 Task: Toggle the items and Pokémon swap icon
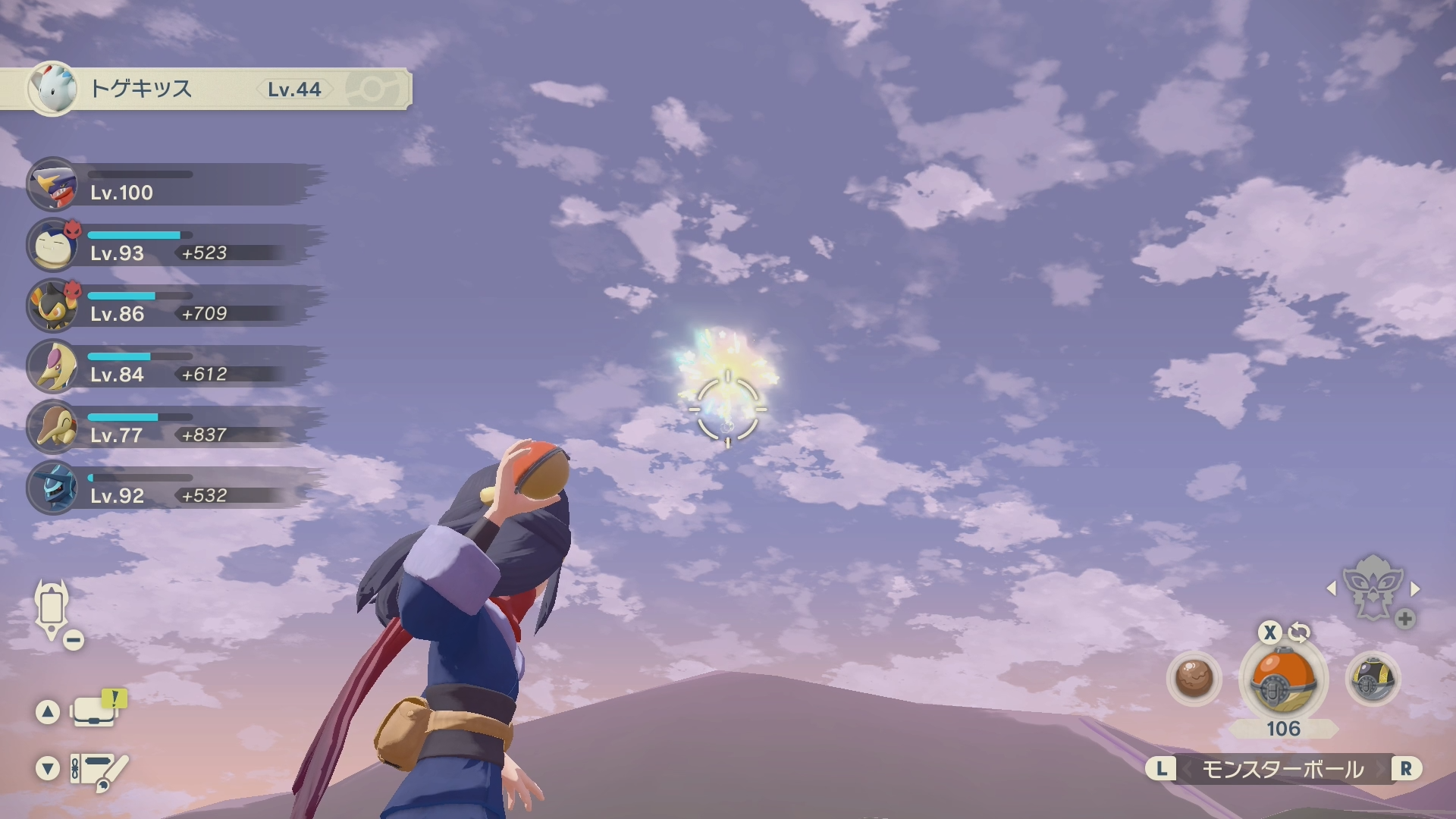click(1299, 632)
